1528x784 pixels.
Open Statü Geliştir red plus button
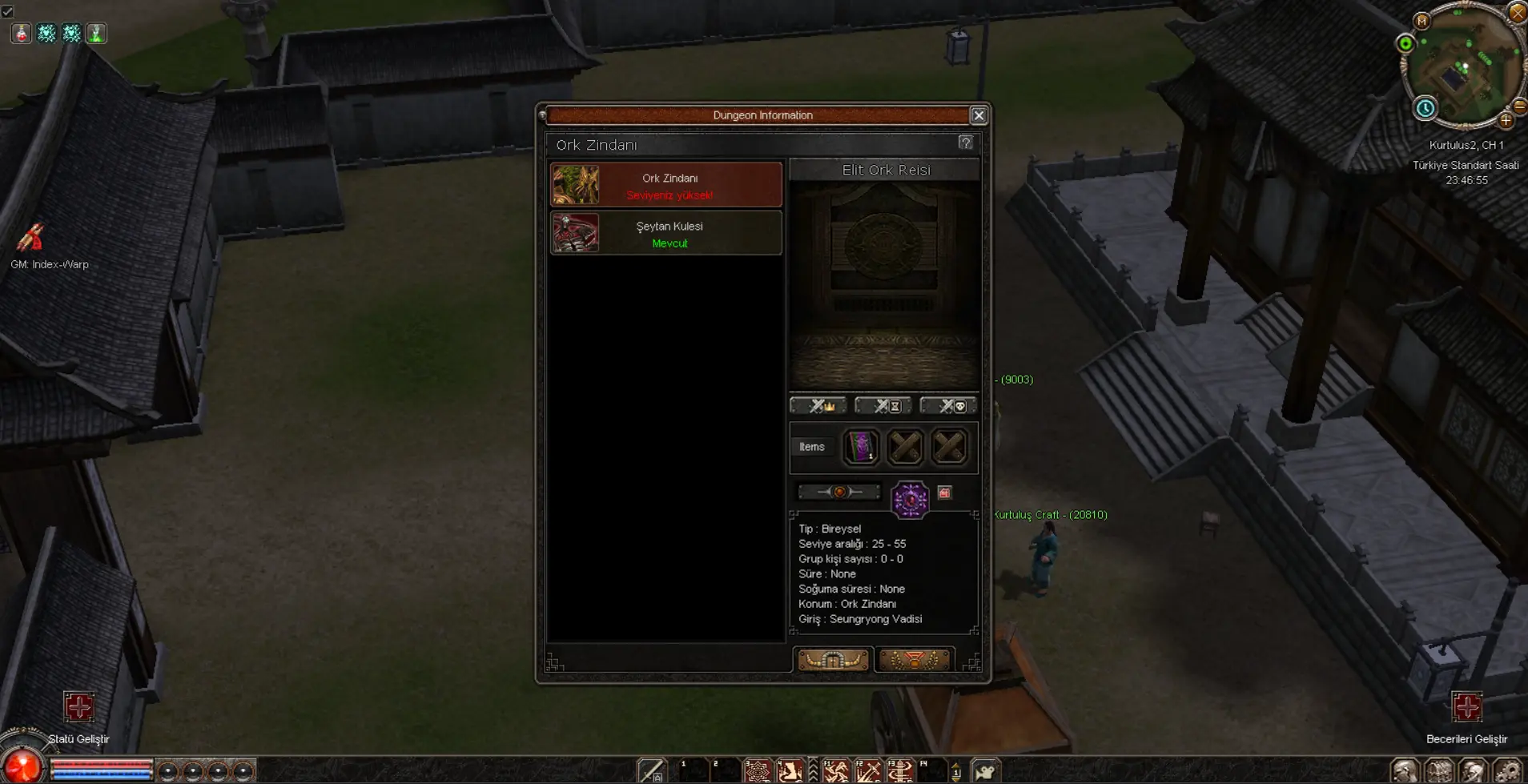pos(79,707)
